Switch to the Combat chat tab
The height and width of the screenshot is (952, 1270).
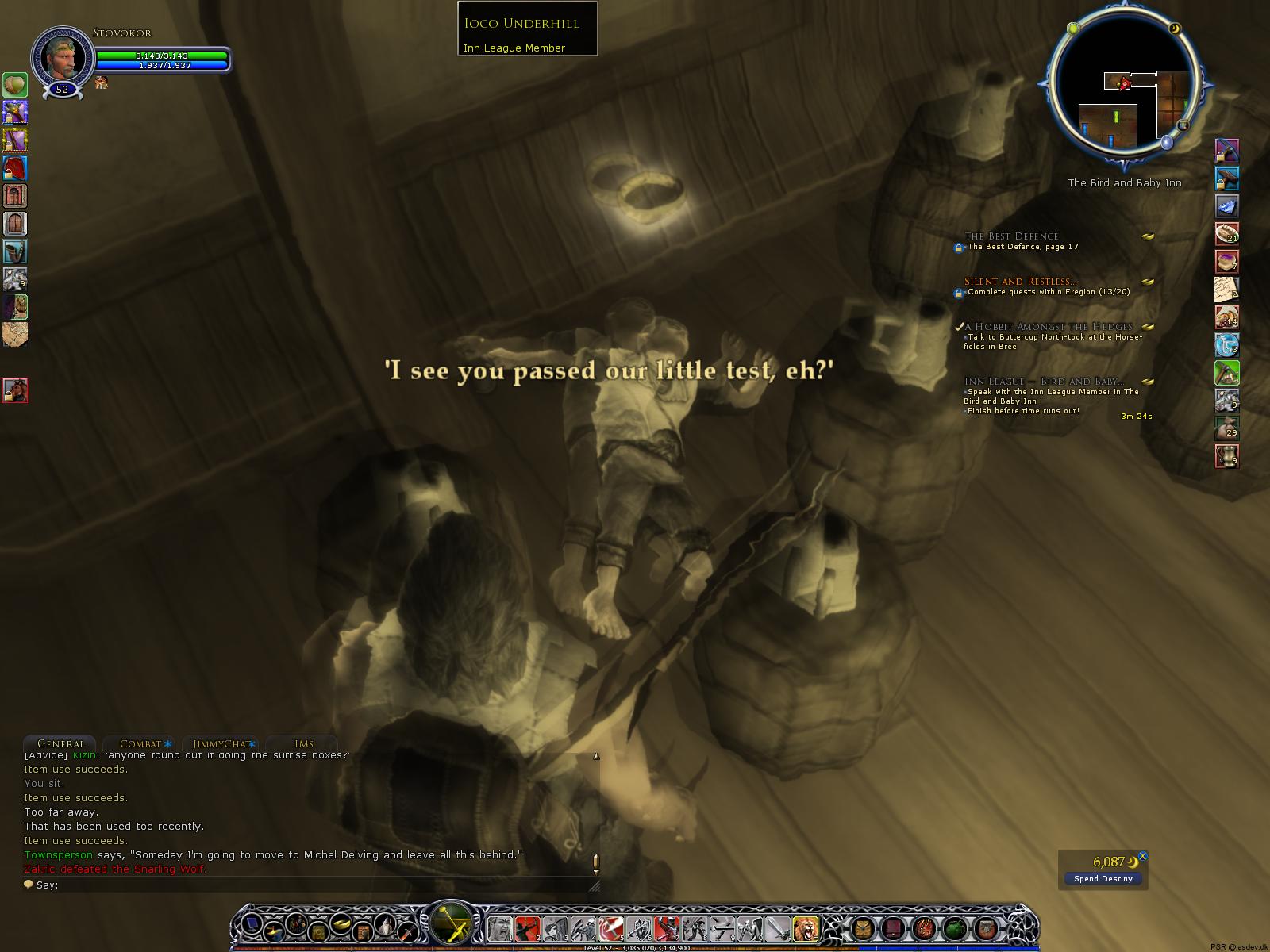click(x=140, y=743)
